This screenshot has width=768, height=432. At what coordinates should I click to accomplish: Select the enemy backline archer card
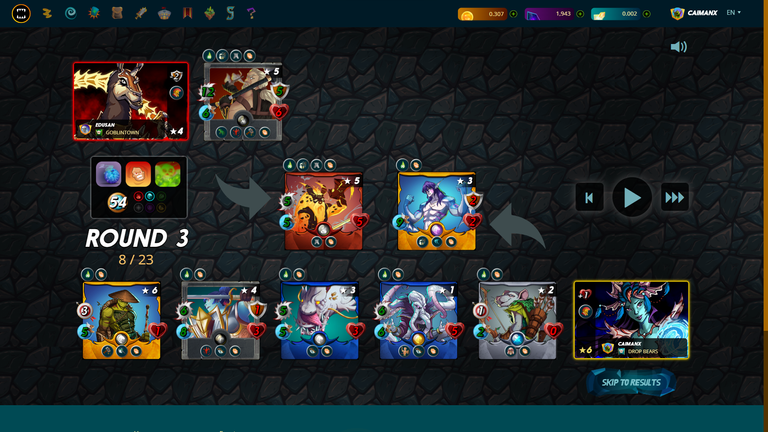coord(243,101)
